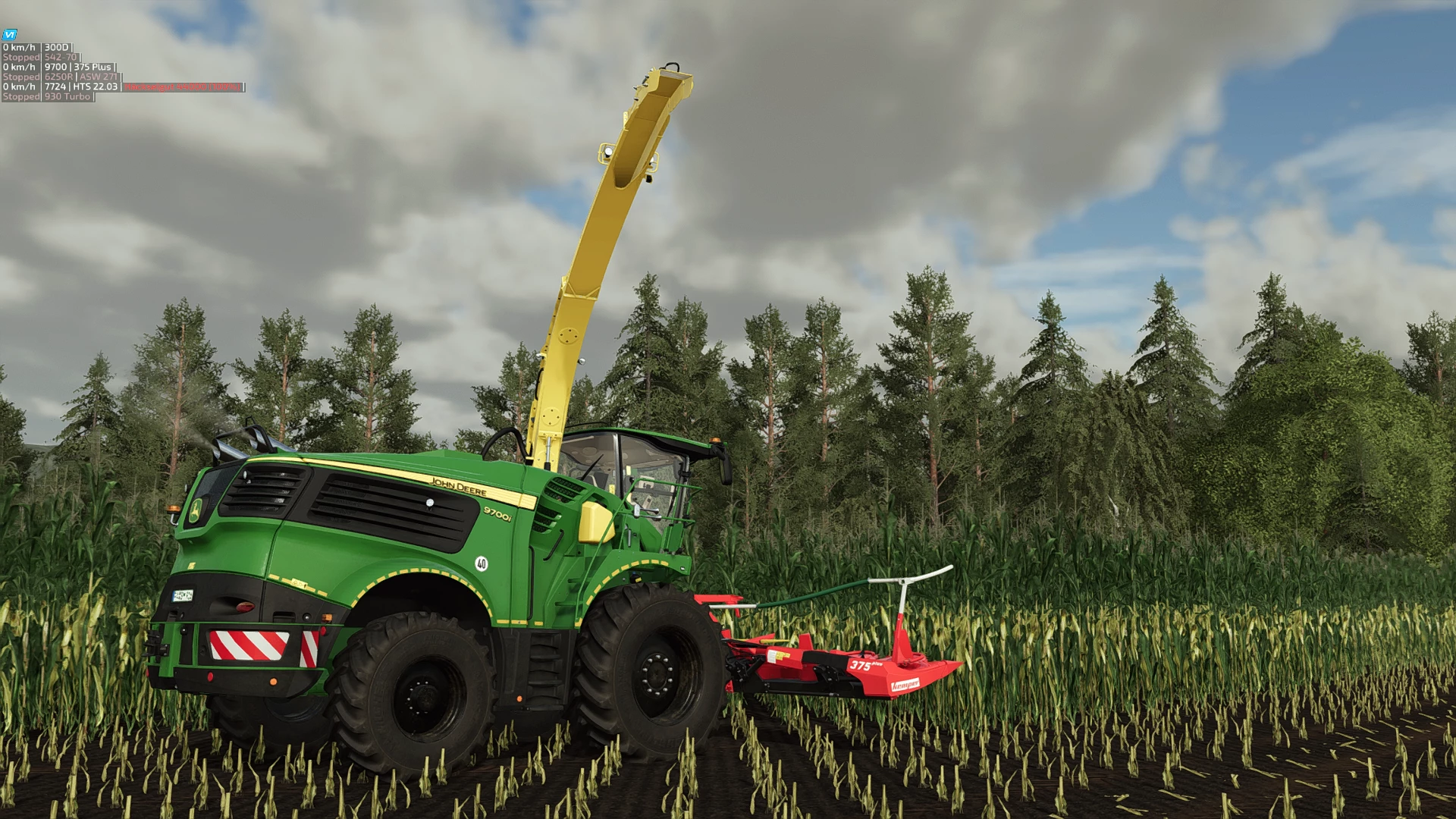Select the Kemper logo on the red header
The image size is (1456, 819).
coord(907,686)
